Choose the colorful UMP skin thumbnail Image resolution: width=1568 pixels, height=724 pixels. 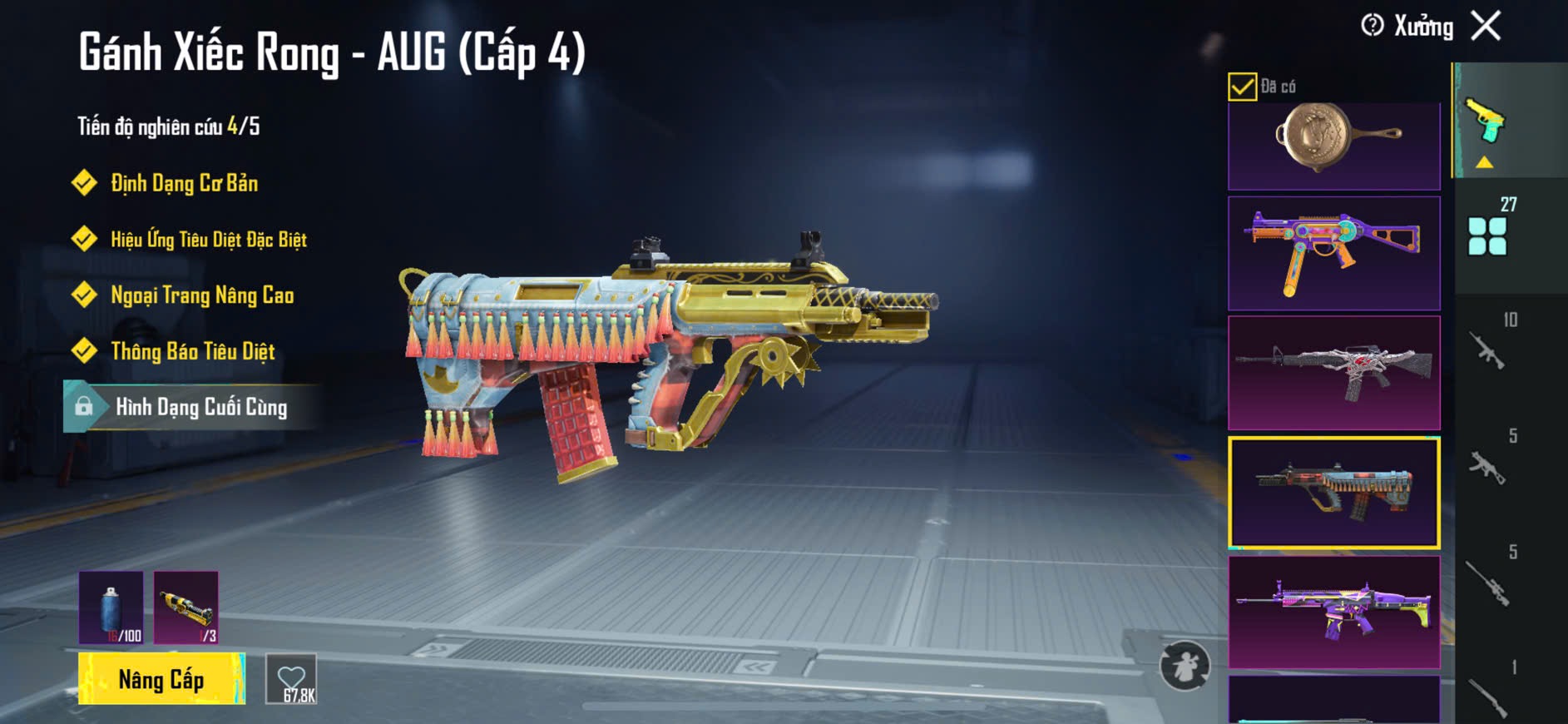coord(1333,253)
